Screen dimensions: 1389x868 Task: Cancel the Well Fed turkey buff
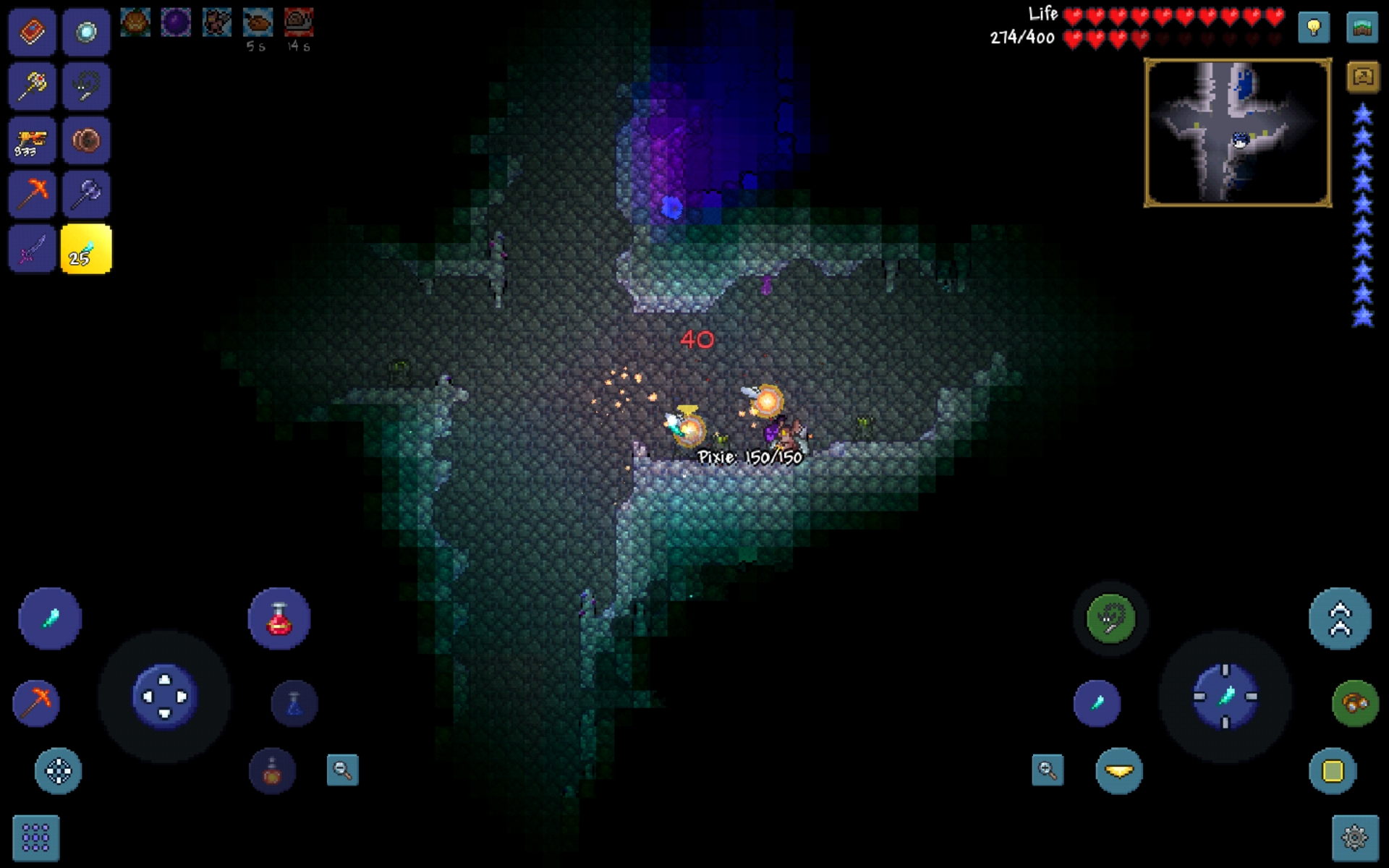click(x=257, y=22)
